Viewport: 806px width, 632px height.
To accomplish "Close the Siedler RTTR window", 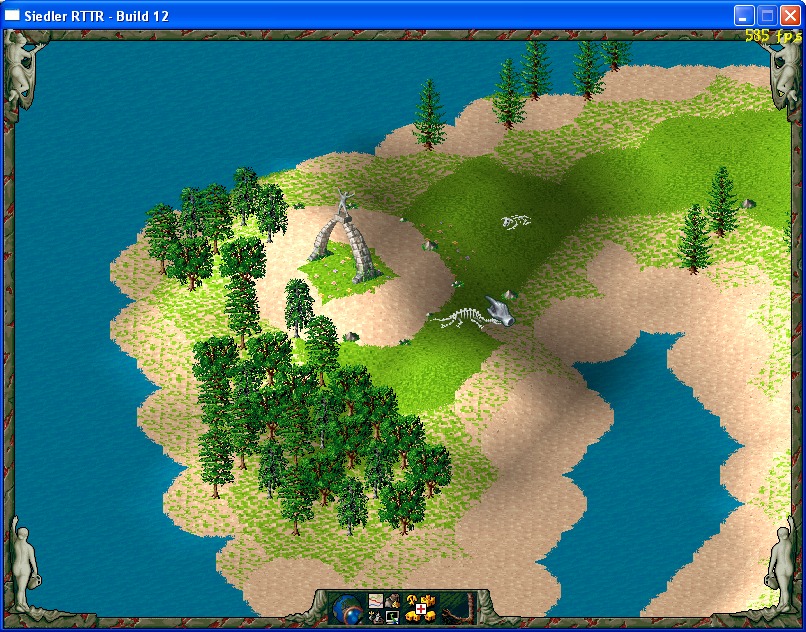I will 790,15.
